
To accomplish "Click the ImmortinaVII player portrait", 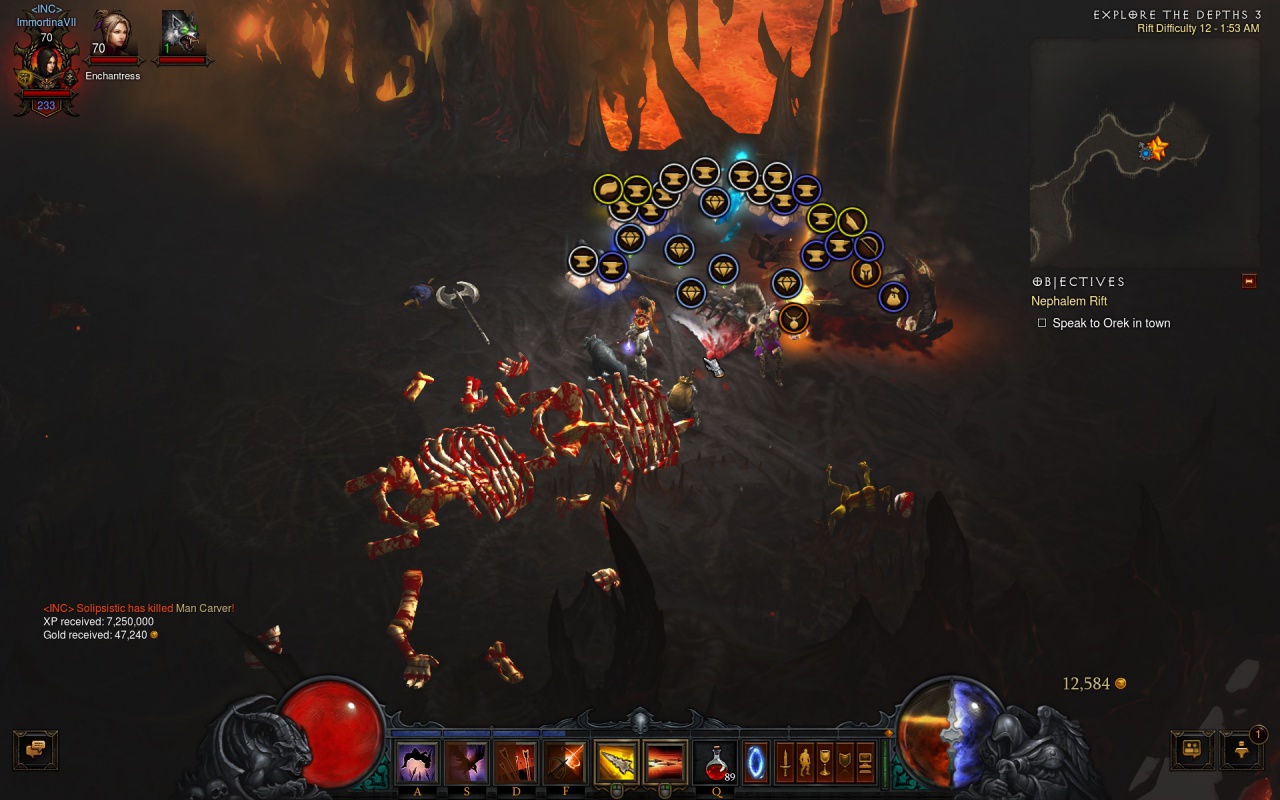I will pyautogui.click(x=46, y=66).
